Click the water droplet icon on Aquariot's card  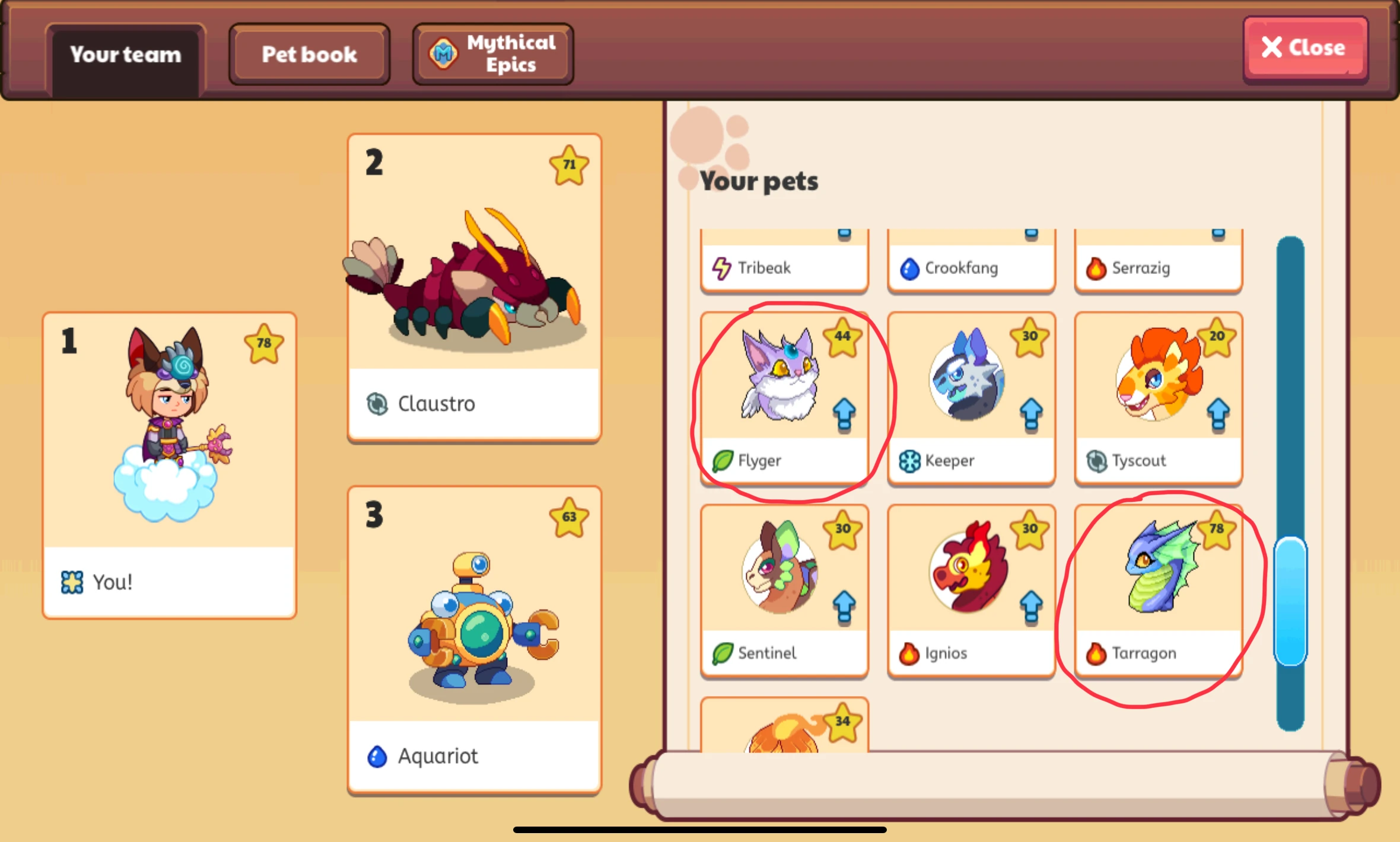(378, 756)
